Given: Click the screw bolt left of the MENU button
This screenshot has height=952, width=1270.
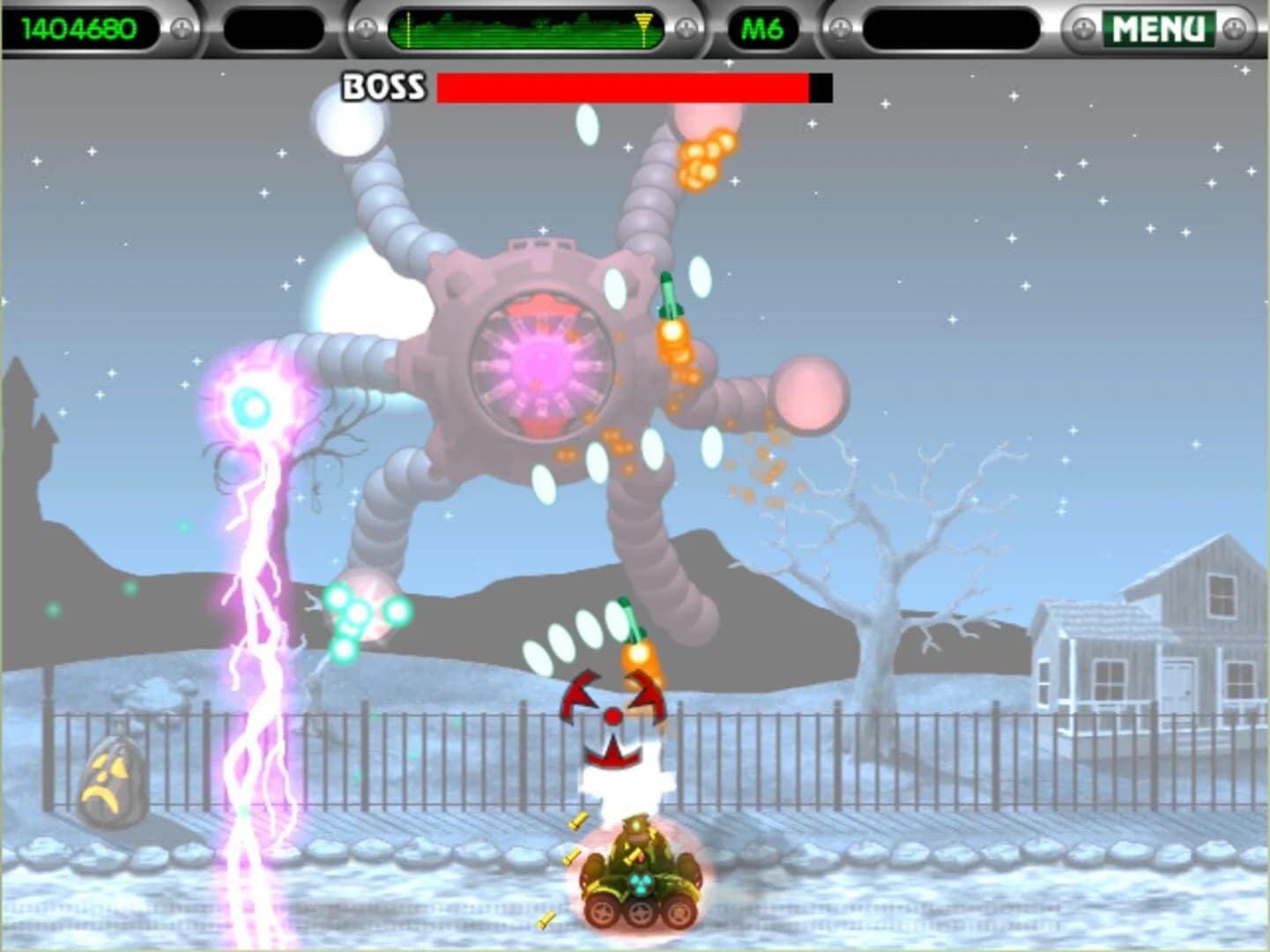Looking at the screenshot, I should pyautogui.click(x=1083, y=29).
